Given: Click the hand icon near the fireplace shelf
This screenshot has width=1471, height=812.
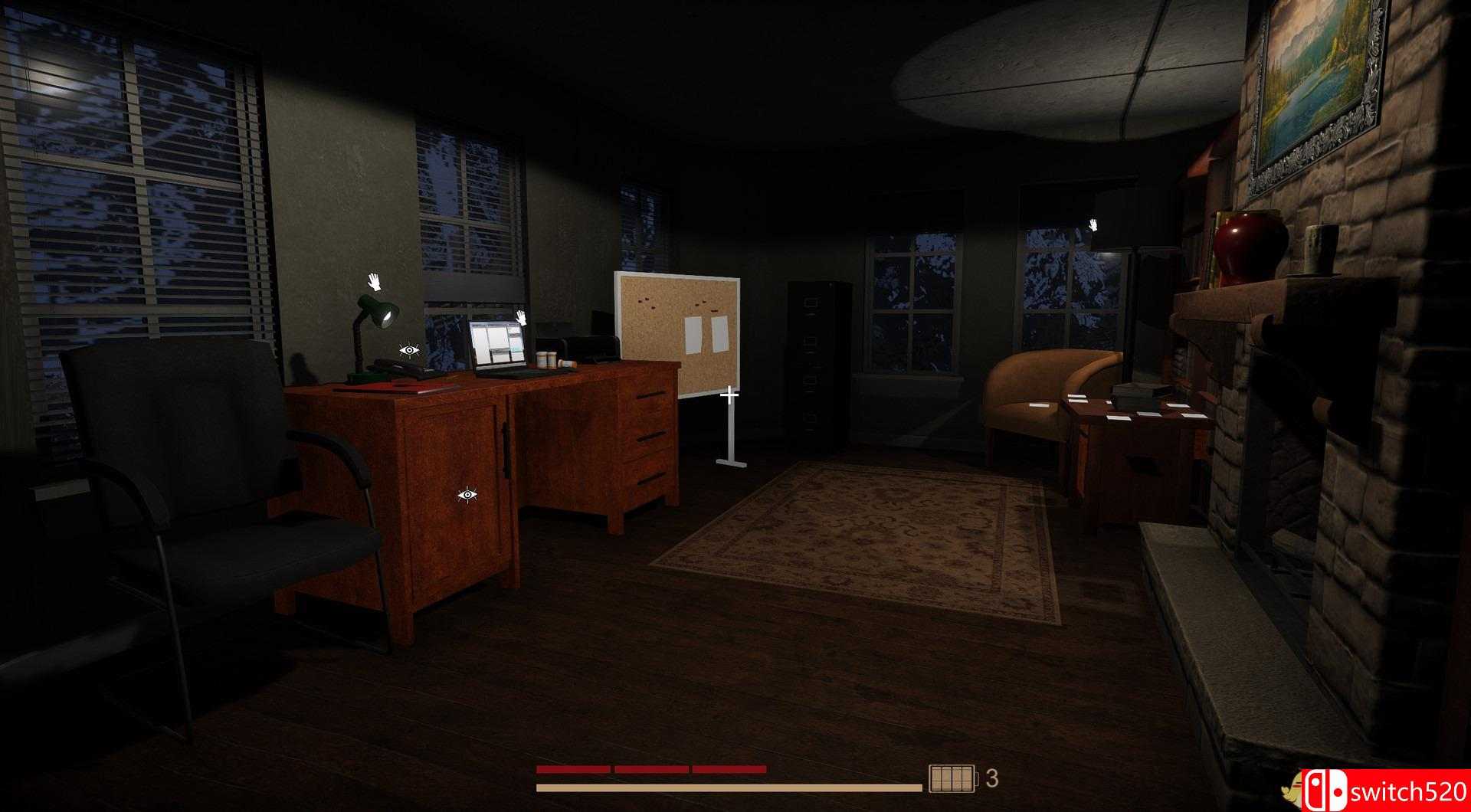Looking at the screenshot, I should (1093, 224).
